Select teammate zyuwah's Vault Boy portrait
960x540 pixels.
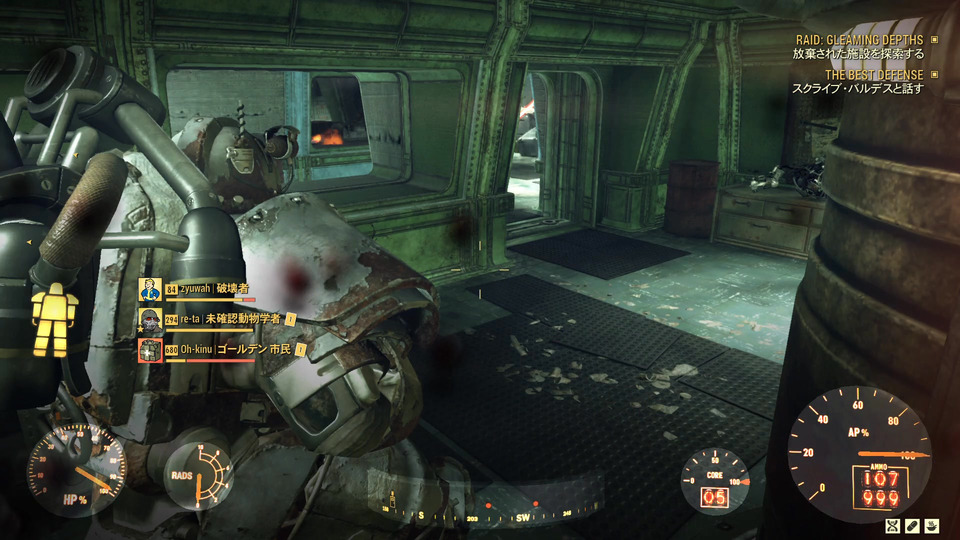click(150, 290)
